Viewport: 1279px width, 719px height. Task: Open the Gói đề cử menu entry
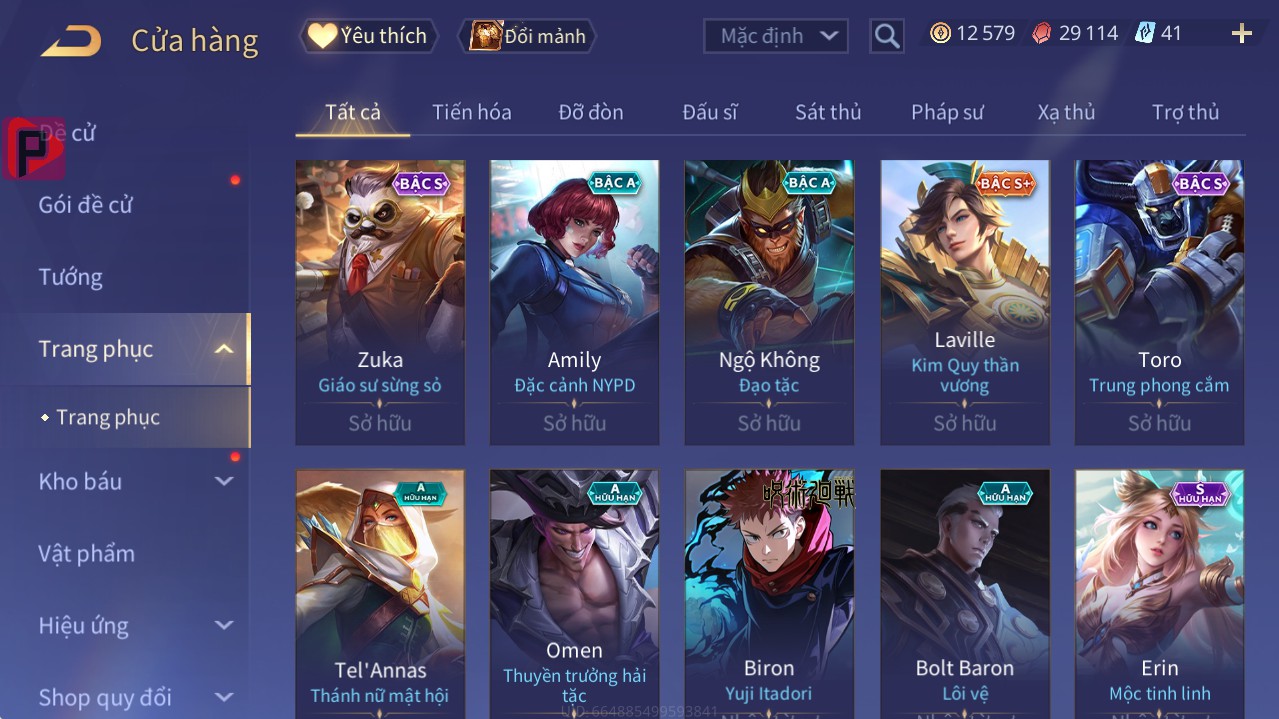86,205
